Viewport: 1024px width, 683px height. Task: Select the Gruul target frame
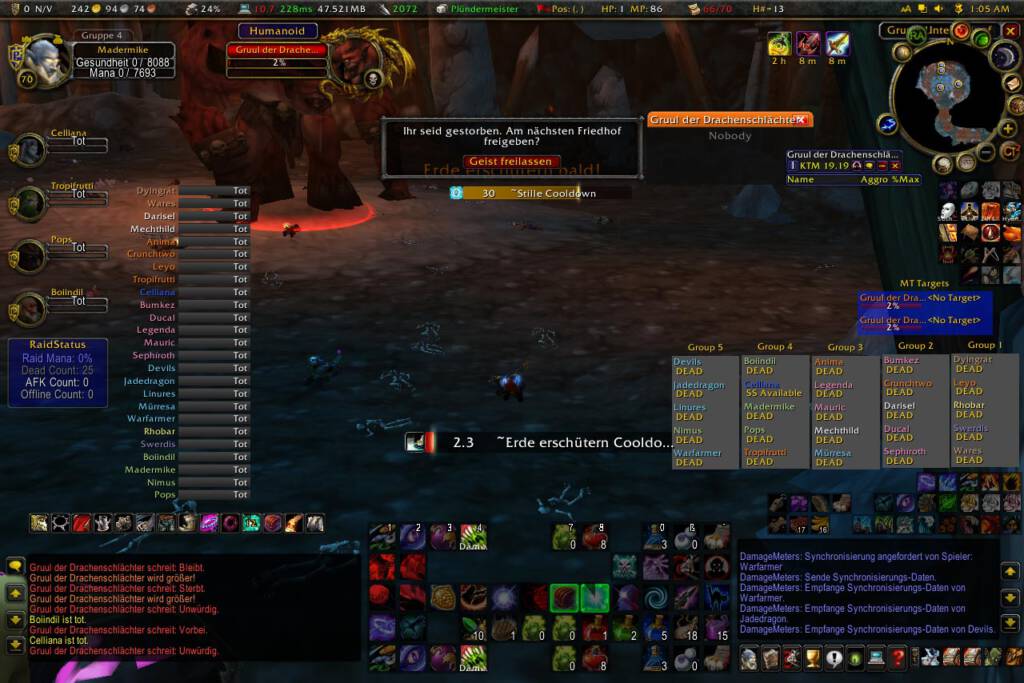coord(276,50)
